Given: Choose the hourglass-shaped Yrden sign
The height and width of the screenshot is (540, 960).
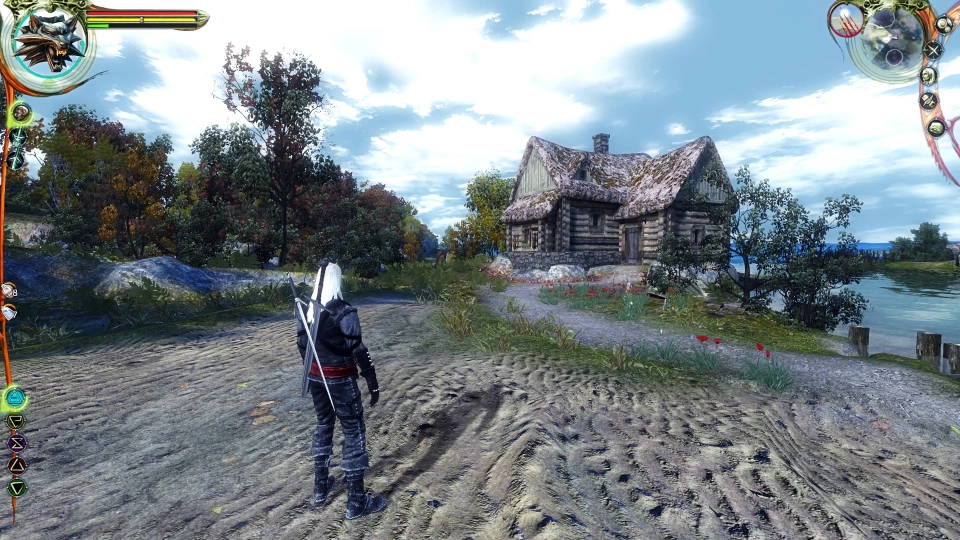Looking at the screenshot, I should 16,443.
